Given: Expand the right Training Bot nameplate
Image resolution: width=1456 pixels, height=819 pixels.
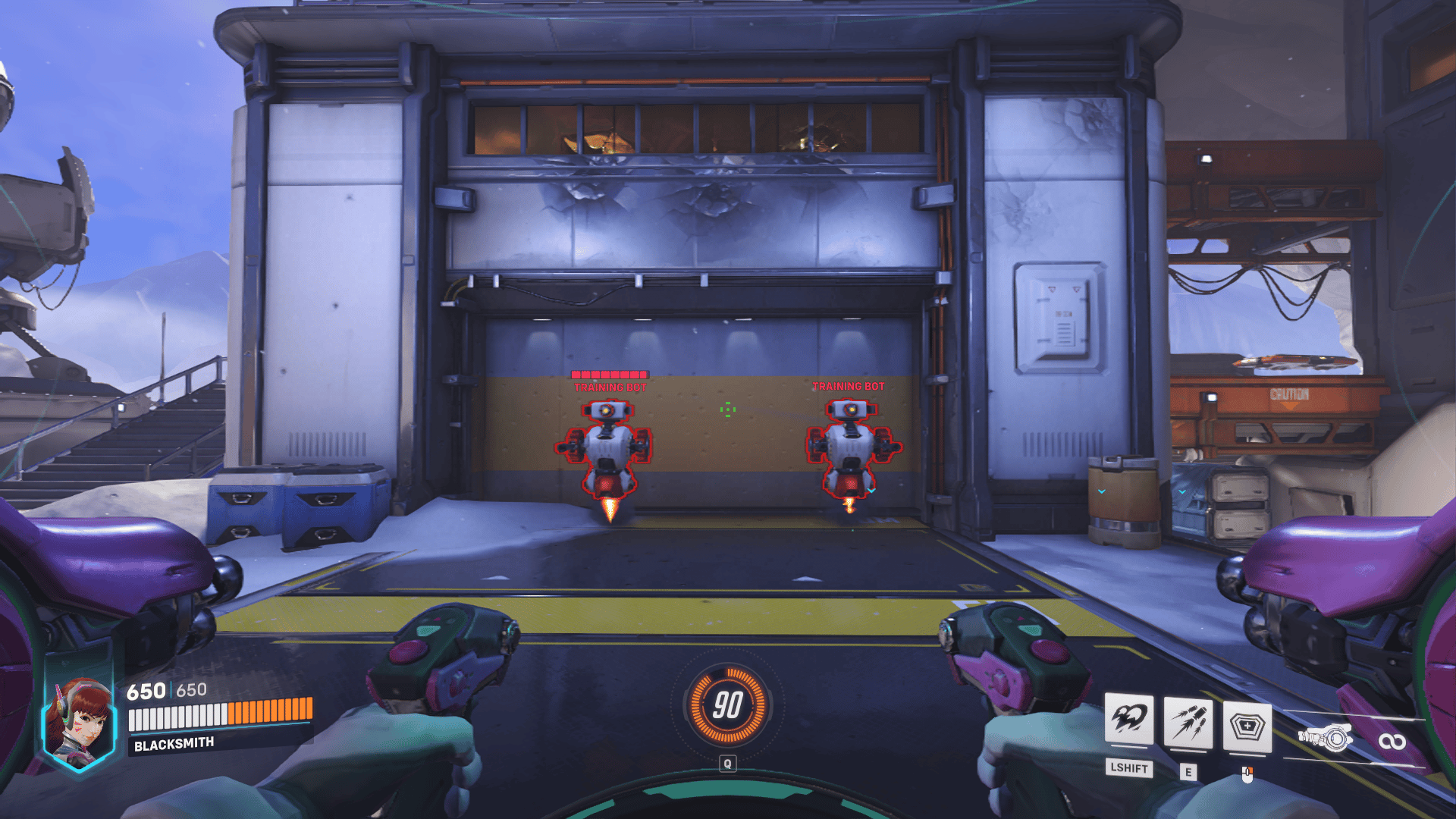Looking at the screenshot, I should 849,386.
